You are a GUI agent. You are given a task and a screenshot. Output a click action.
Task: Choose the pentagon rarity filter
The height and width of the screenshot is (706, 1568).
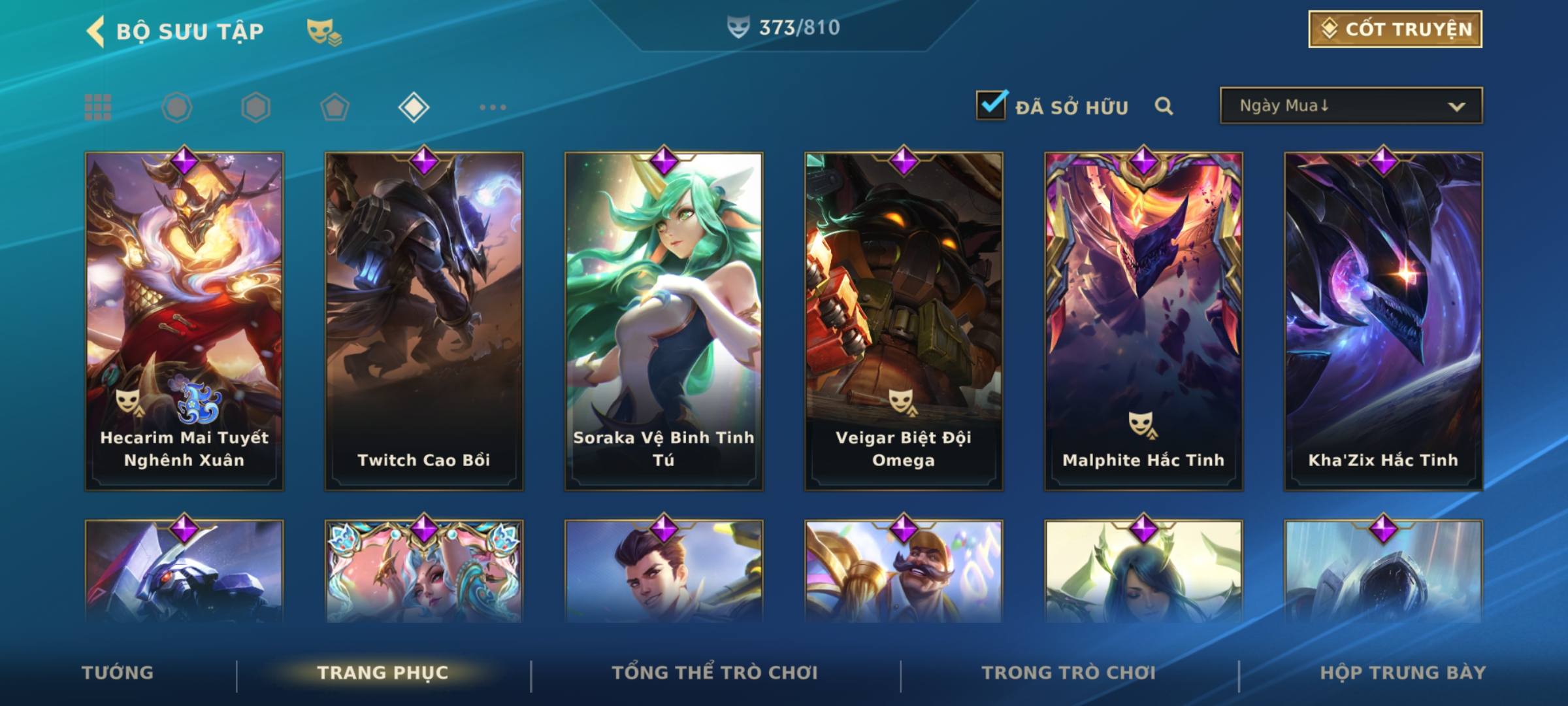coord(335,107)
